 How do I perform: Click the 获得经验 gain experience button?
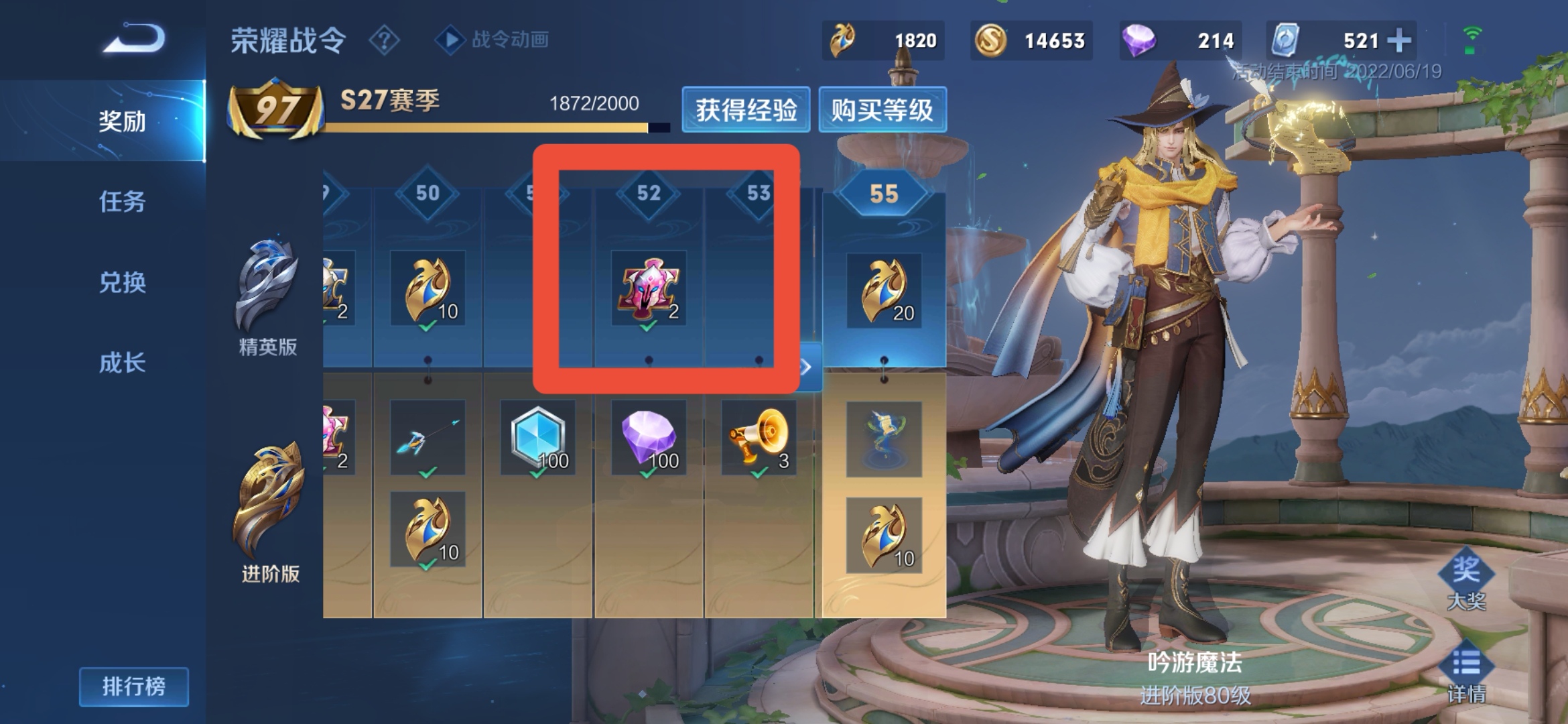pos(746,110)
